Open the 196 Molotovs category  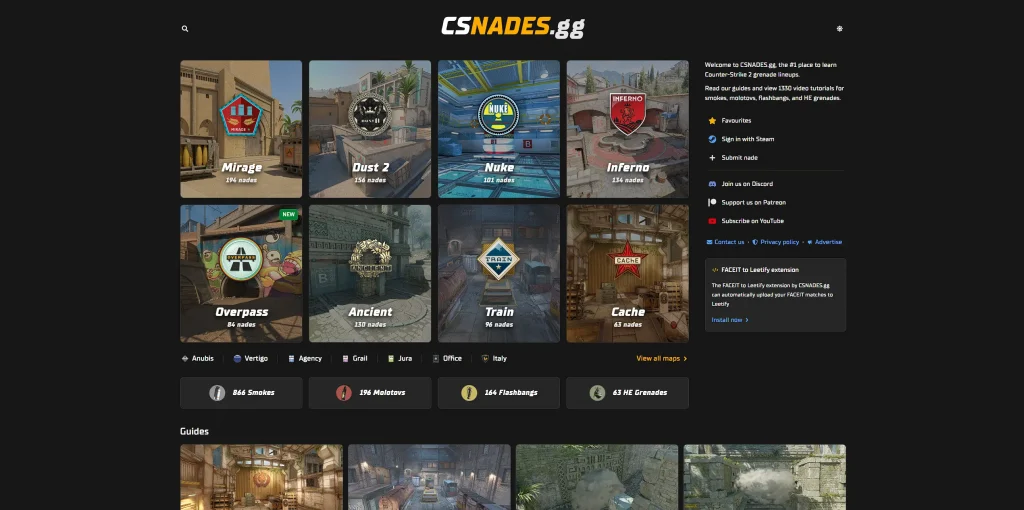pyautogui.click(x=370, y=393)
